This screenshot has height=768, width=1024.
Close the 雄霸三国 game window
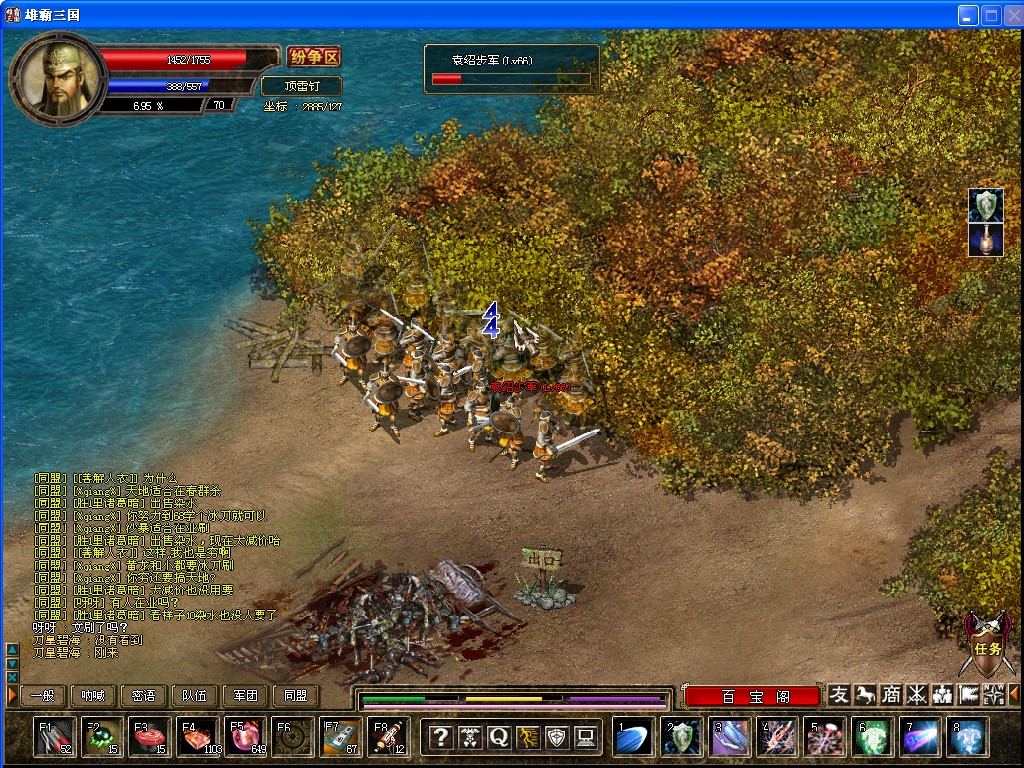click(1012, 15)
